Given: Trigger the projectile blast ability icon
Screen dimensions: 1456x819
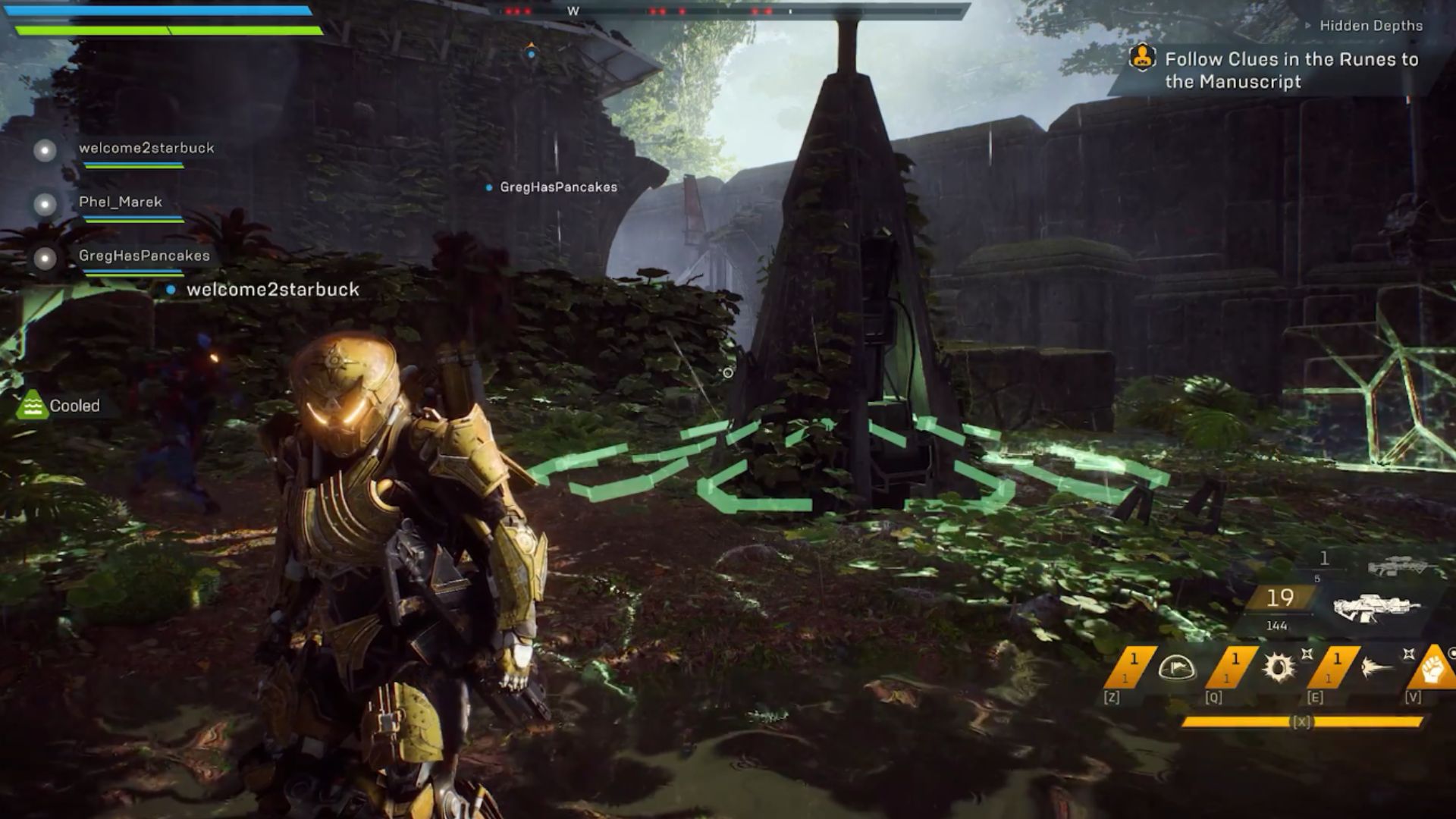Looking at the screenshot, I should [1377, 668].
